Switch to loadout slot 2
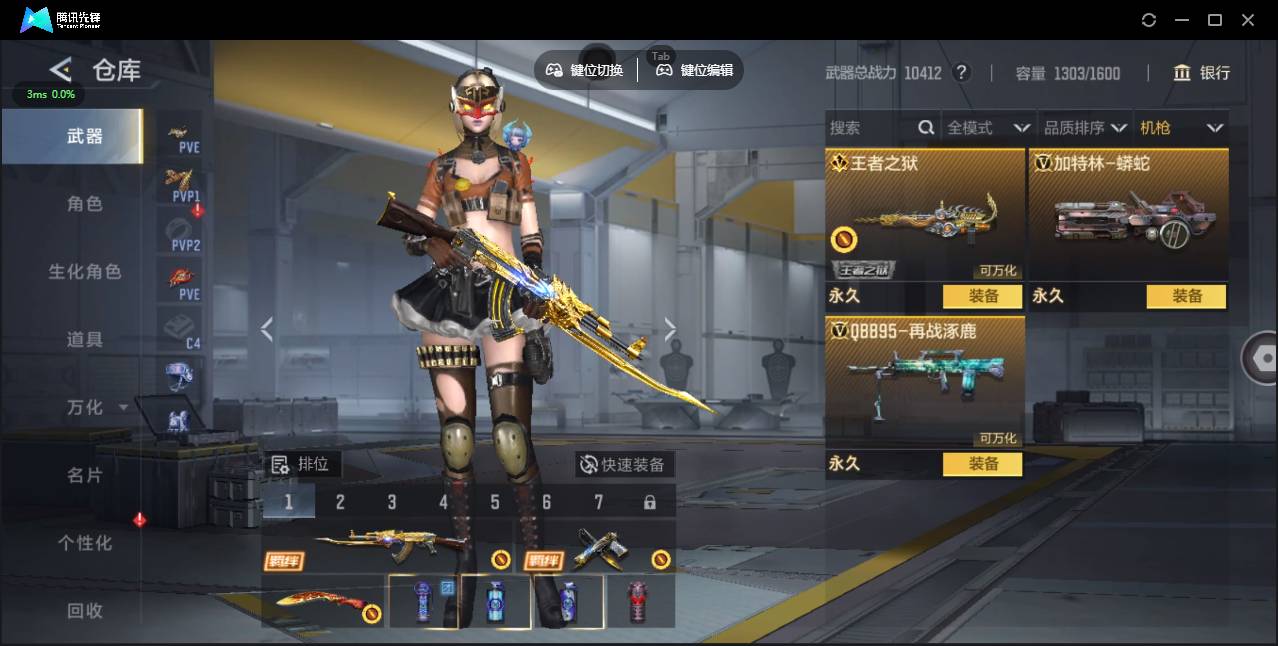The width and height of the screenshot is (1278, 646). 340,502
